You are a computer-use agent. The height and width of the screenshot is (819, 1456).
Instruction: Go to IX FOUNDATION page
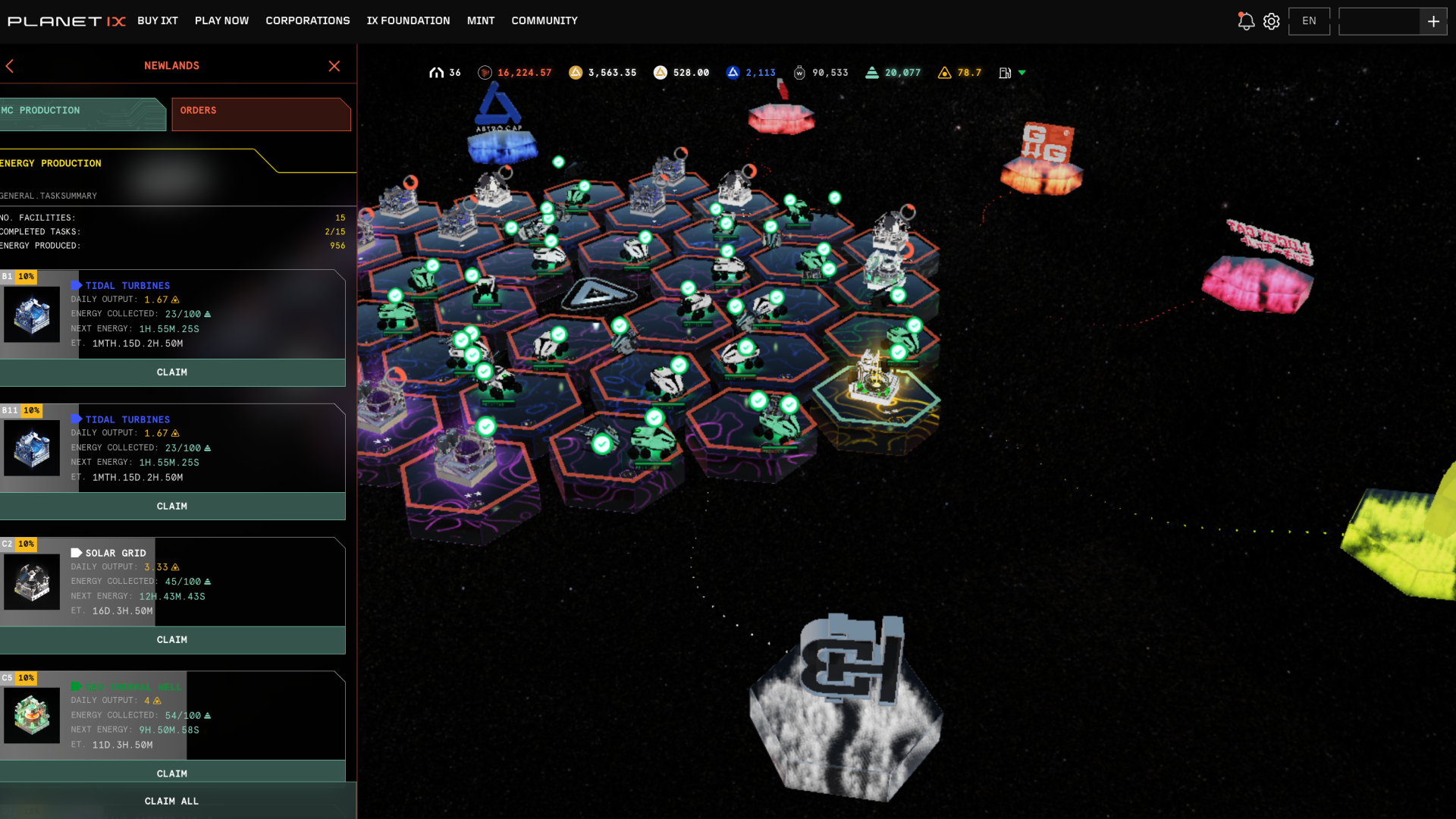[x=408, y=20]
